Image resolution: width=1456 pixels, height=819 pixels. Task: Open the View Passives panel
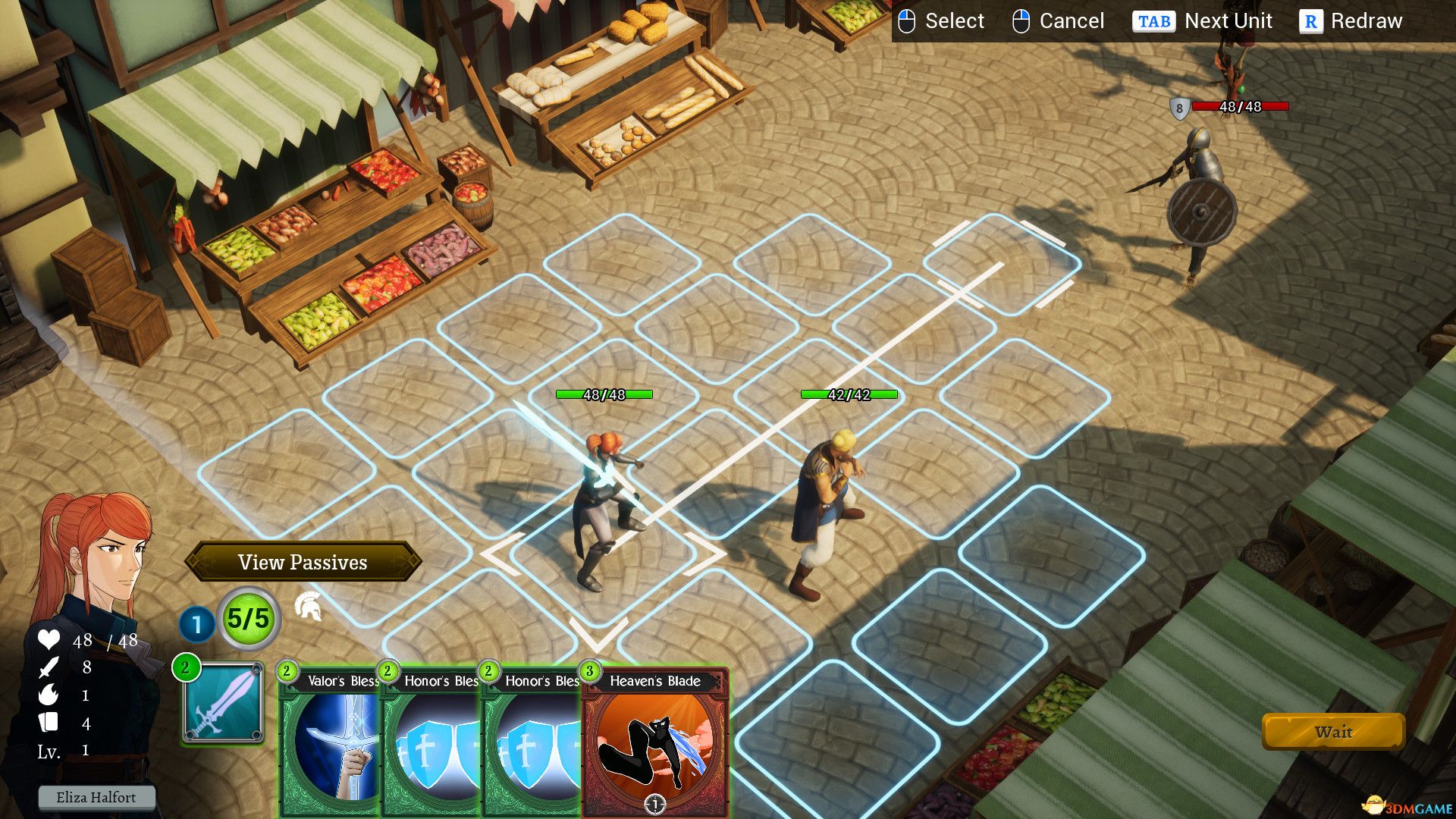click(x=302, y=563)
